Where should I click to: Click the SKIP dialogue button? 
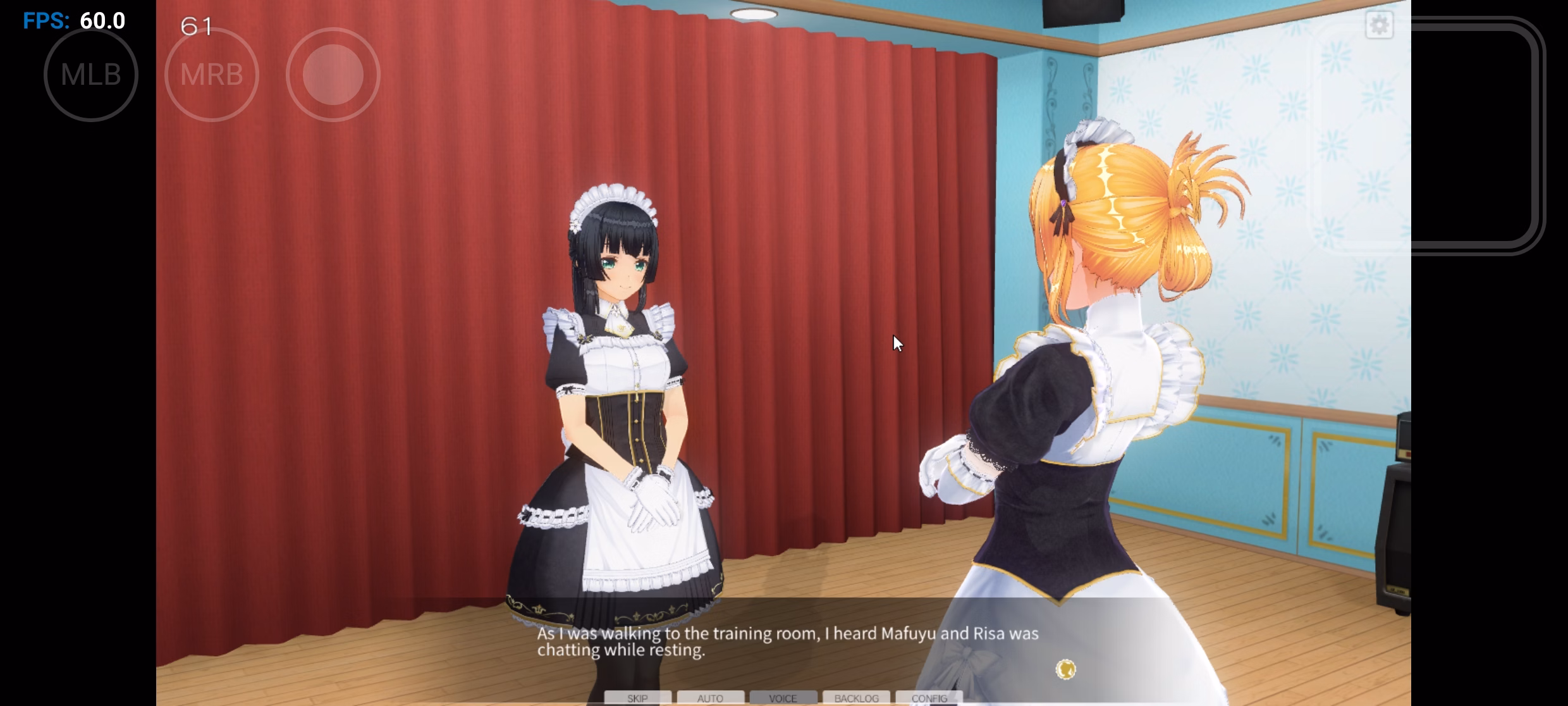[637, 698]
